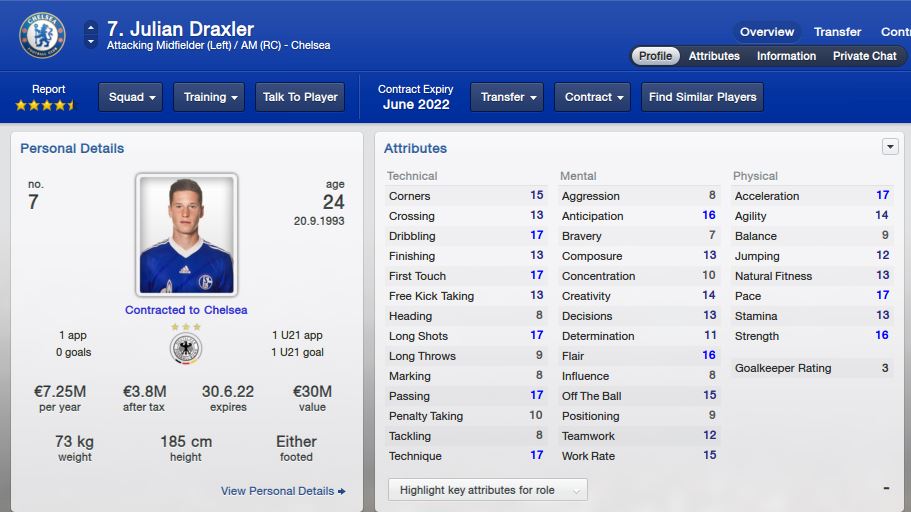Open the Overview section
This screenshot has width=911, height=512.
[x=767, y=32]
